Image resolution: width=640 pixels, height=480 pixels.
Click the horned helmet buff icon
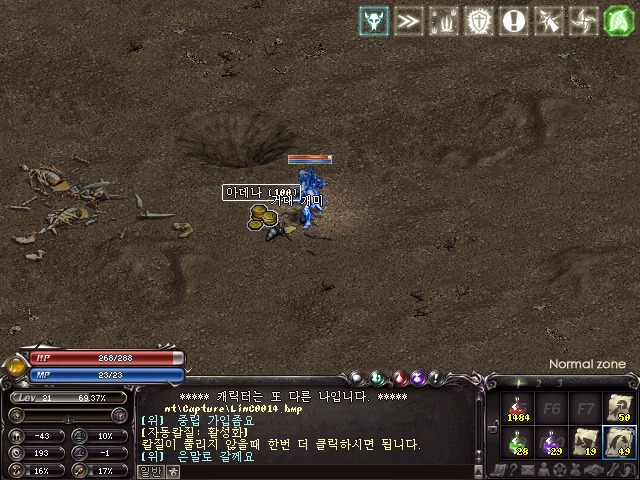pyautogui.click(x=375, y=22)
